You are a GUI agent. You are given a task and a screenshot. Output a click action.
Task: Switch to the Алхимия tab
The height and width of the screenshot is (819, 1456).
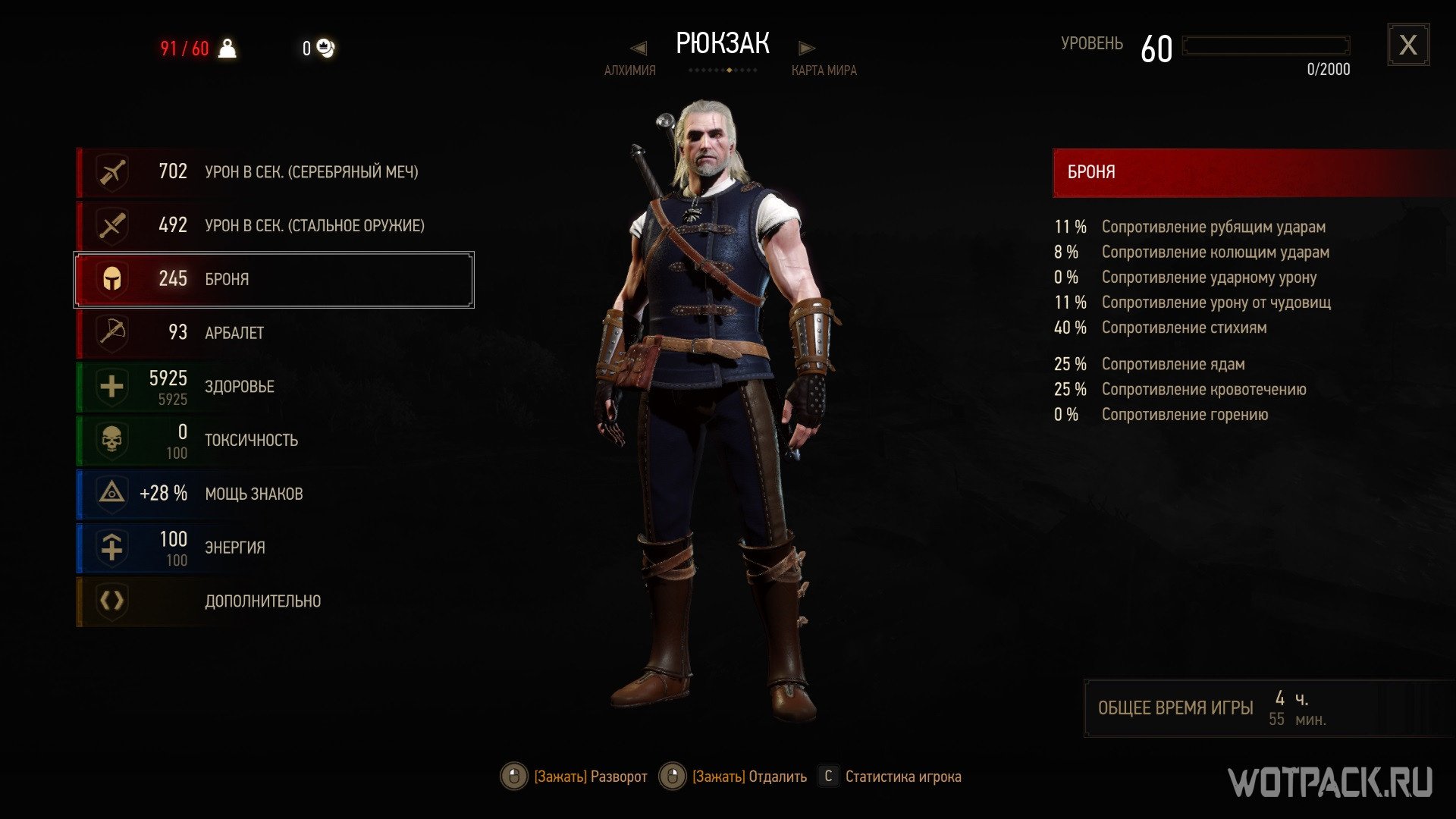[x=629, y=71]
